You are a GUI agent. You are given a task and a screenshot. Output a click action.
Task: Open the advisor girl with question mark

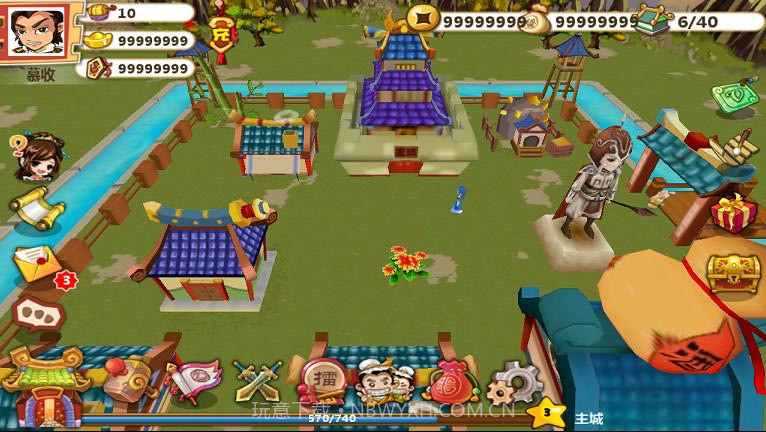[x=36, y=157]
